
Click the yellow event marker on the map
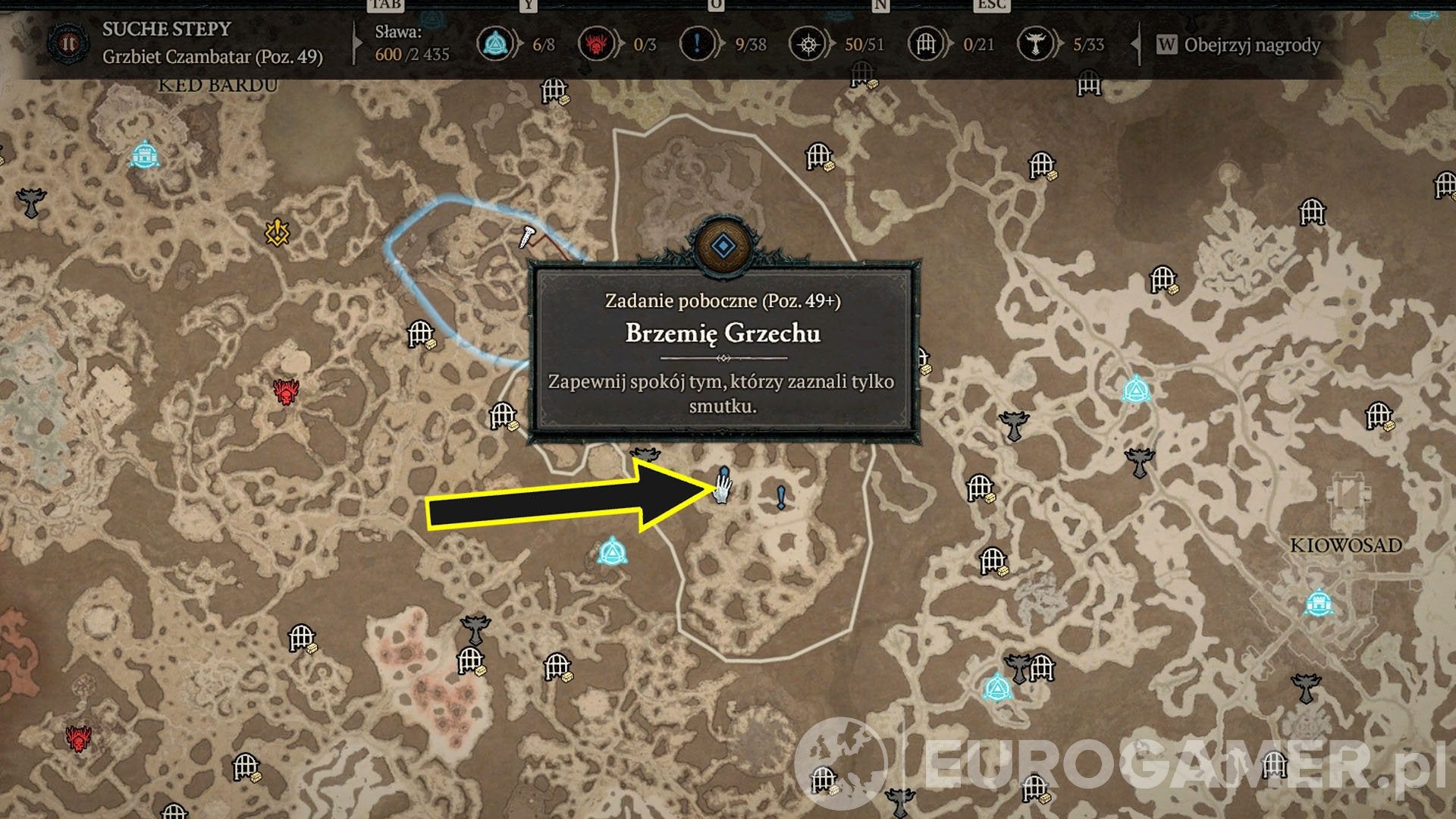278,232
